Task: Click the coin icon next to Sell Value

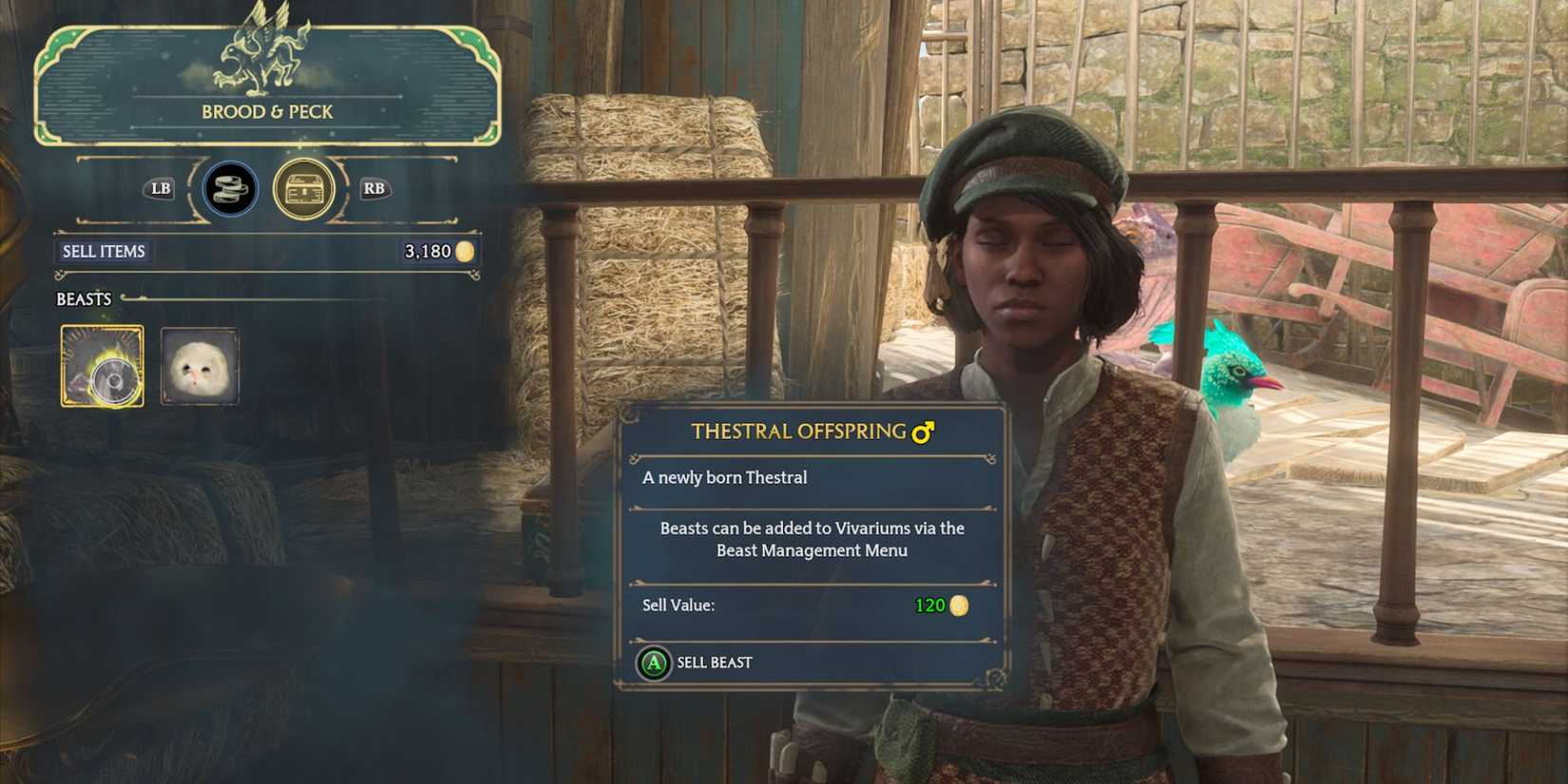Action: 960,604
